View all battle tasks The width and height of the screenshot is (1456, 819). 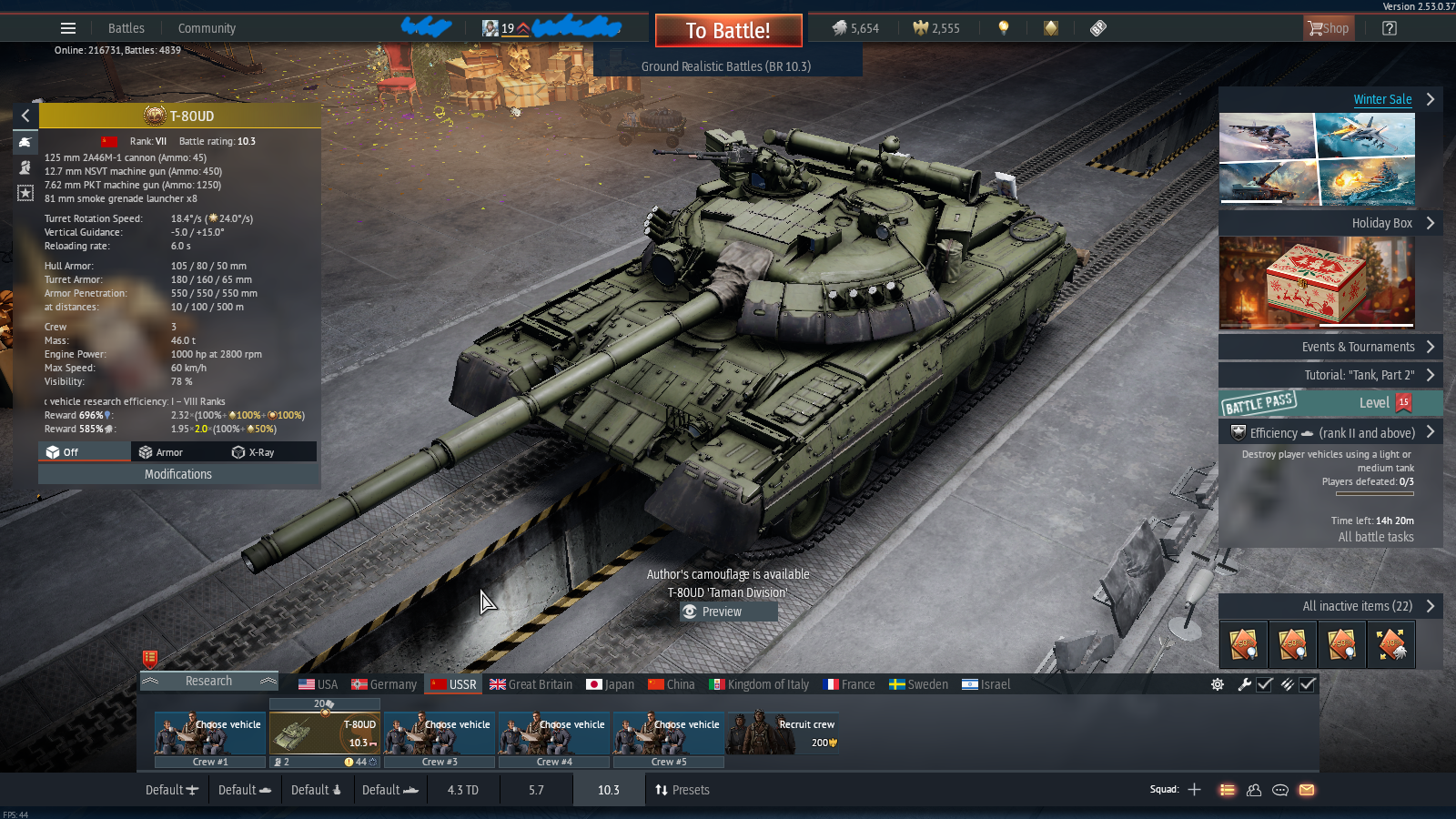click(x=1376, y=537)
